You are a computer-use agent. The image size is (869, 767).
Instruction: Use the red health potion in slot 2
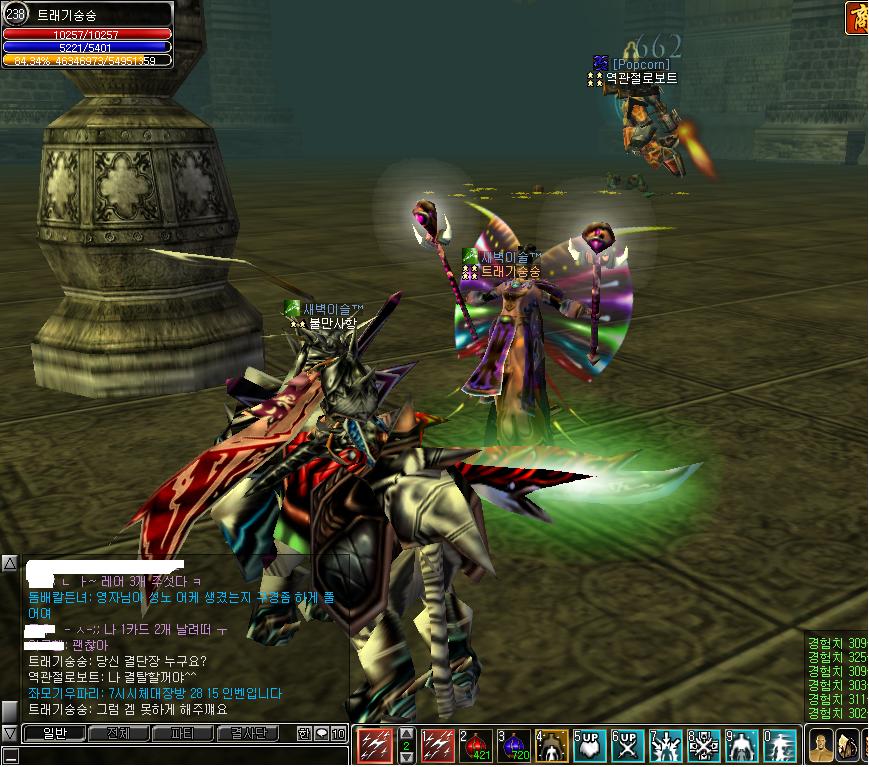click(x=476, y=746)
